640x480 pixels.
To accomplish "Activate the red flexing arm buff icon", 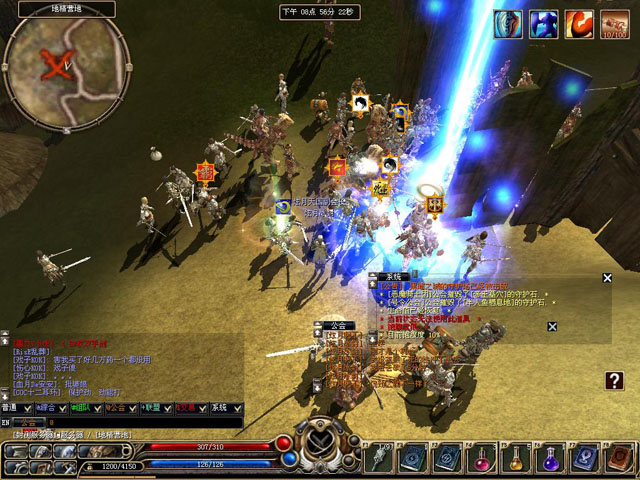I will click(578, 24).
